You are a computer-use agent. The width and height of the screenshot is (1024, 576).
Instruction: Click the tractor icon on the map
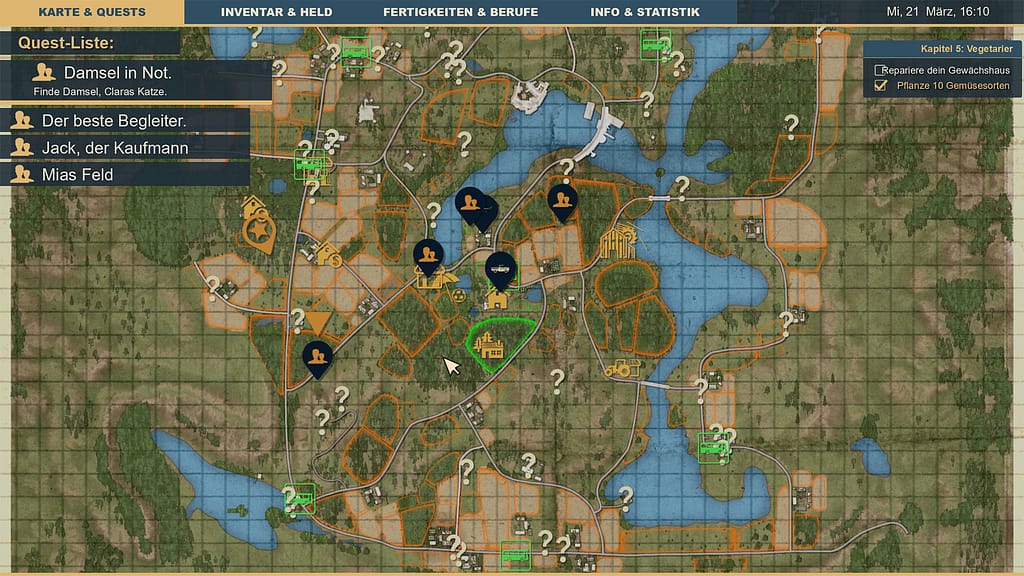pos(621,368)
